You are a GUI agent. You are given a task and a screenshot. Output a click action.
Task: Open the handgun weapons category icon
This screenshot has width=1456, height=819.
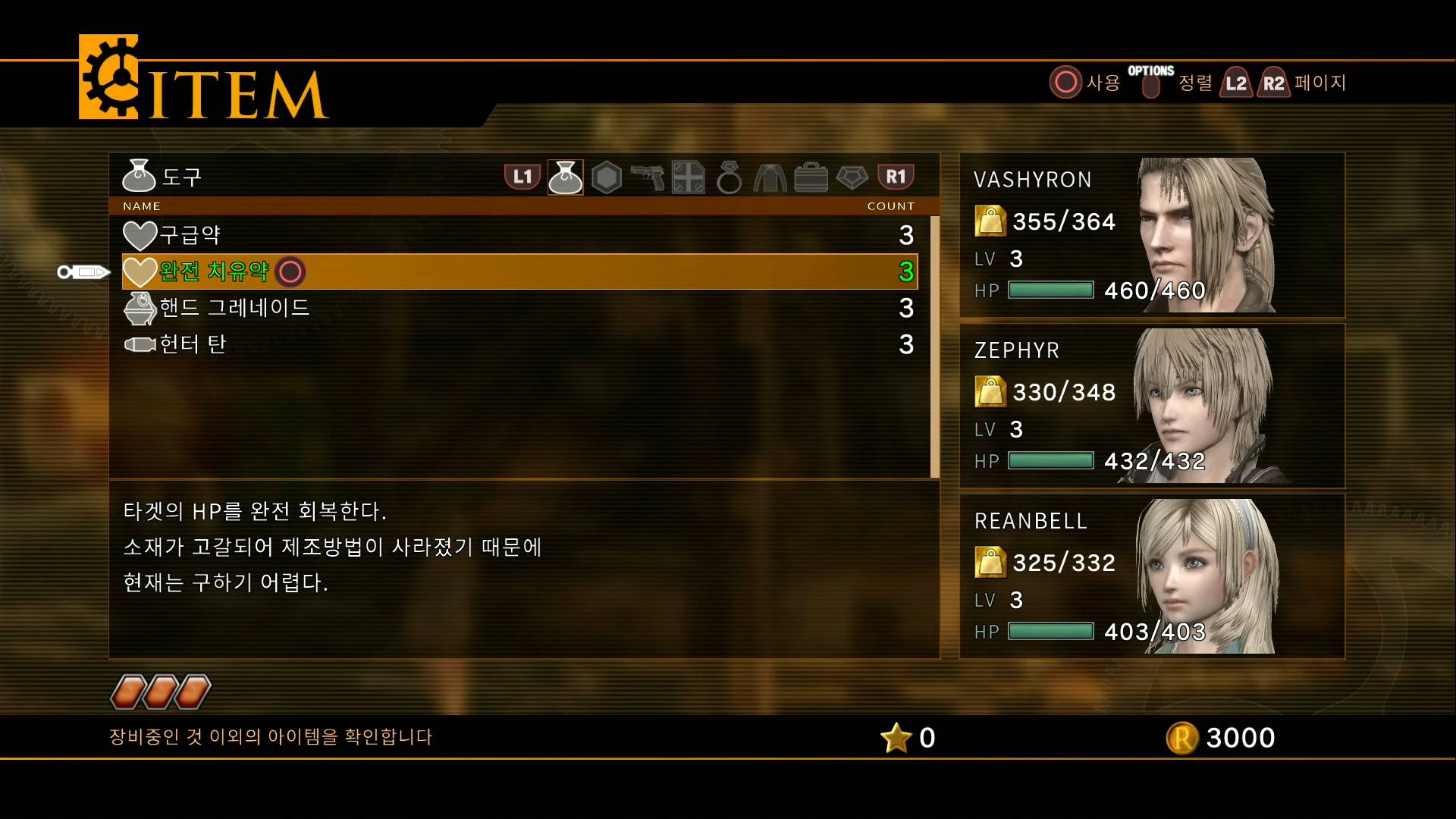[648, 177]
